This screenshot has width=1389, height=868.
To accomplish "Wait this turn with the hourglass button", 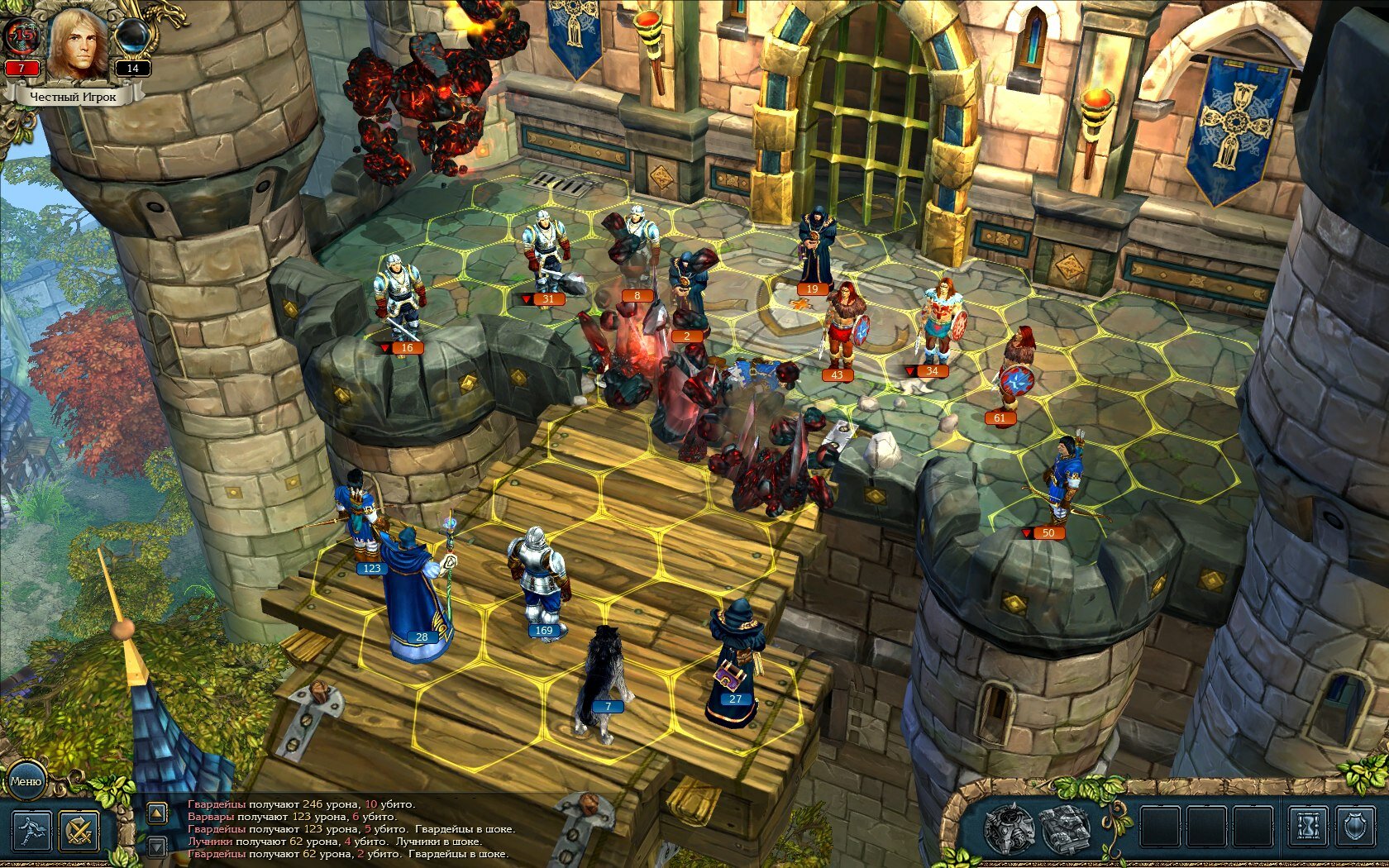I will coord(1307,827).
